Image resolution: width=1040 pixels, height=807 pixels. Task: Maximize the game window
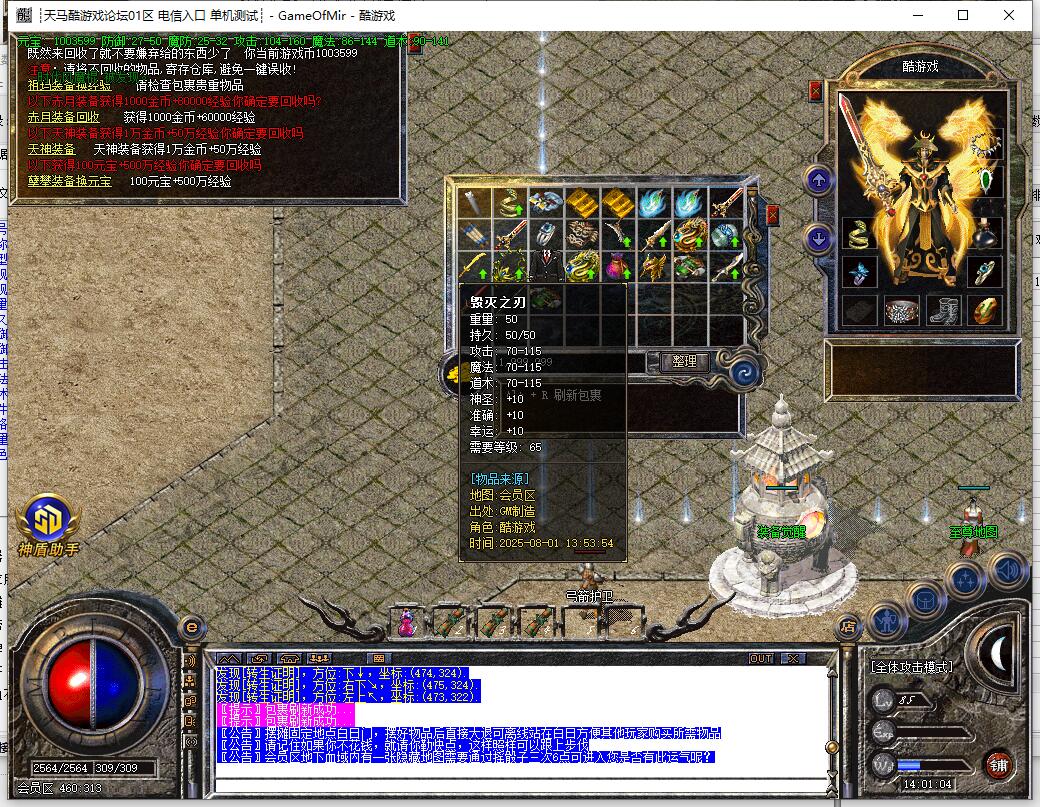click(x=963, y=15)
